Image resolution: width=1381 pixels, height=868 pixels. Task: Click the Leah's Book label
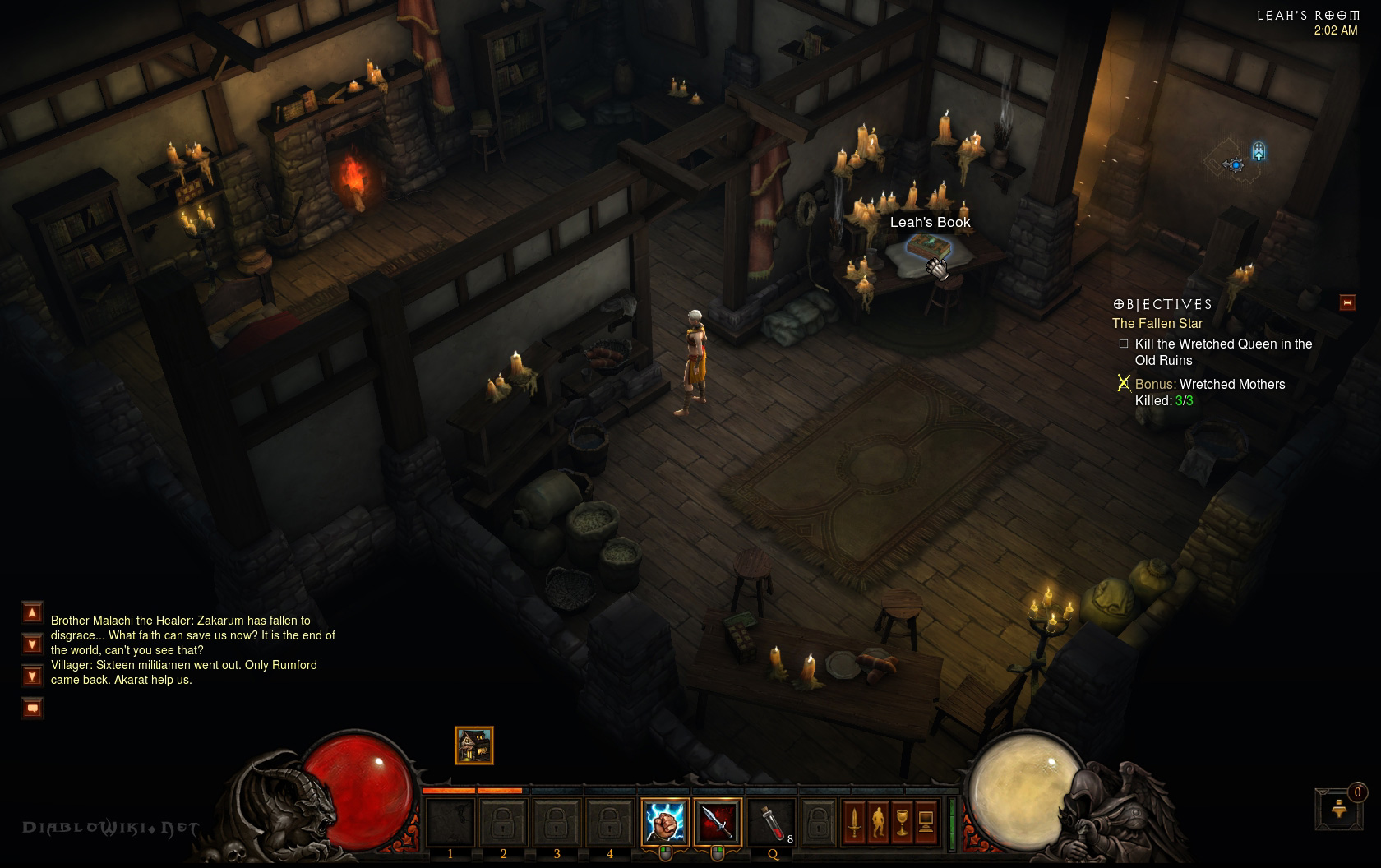pos(930,222)
